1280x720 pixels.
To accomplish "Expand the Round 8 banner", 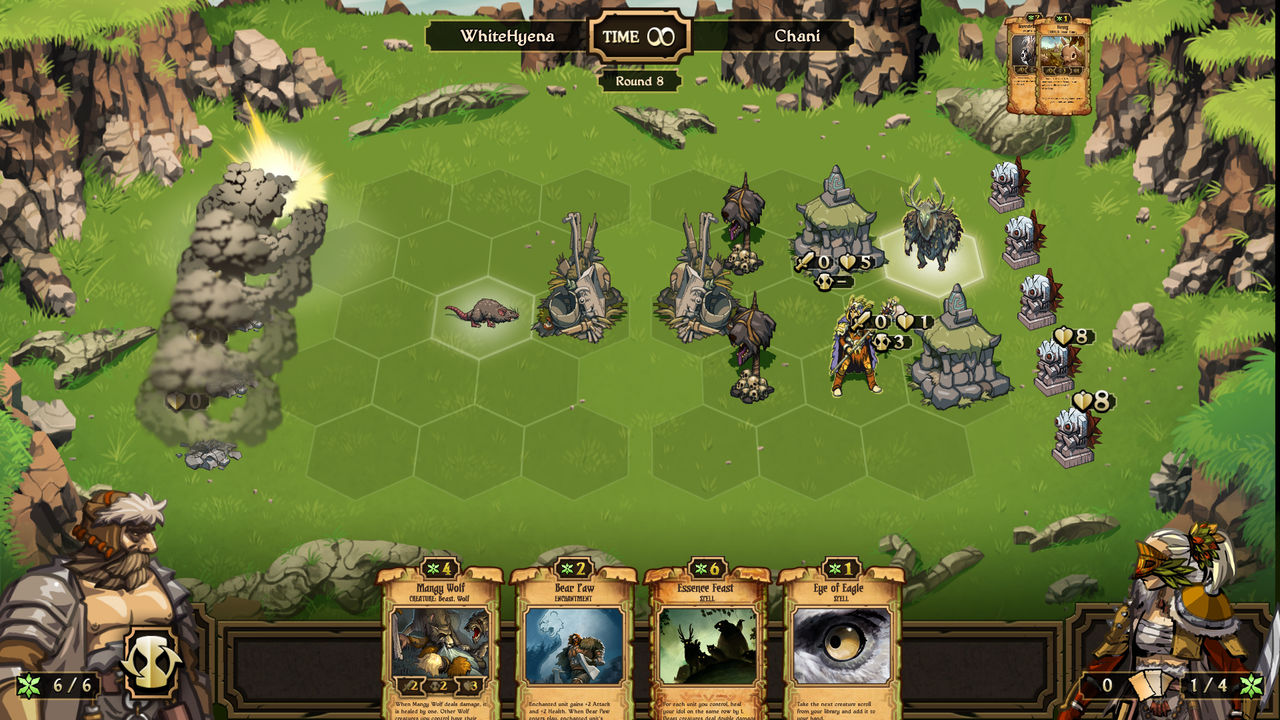I will [x=640, y=79].
